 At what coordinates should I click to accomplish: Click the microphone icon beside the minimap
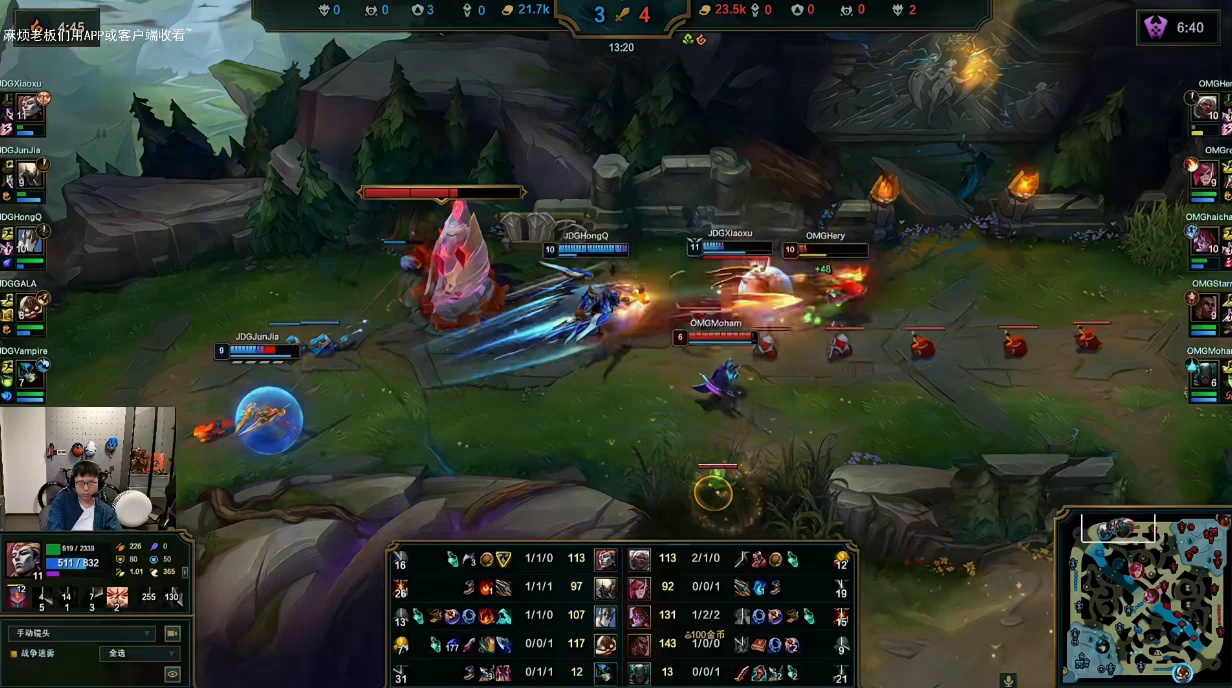(x=1009, y=679)
